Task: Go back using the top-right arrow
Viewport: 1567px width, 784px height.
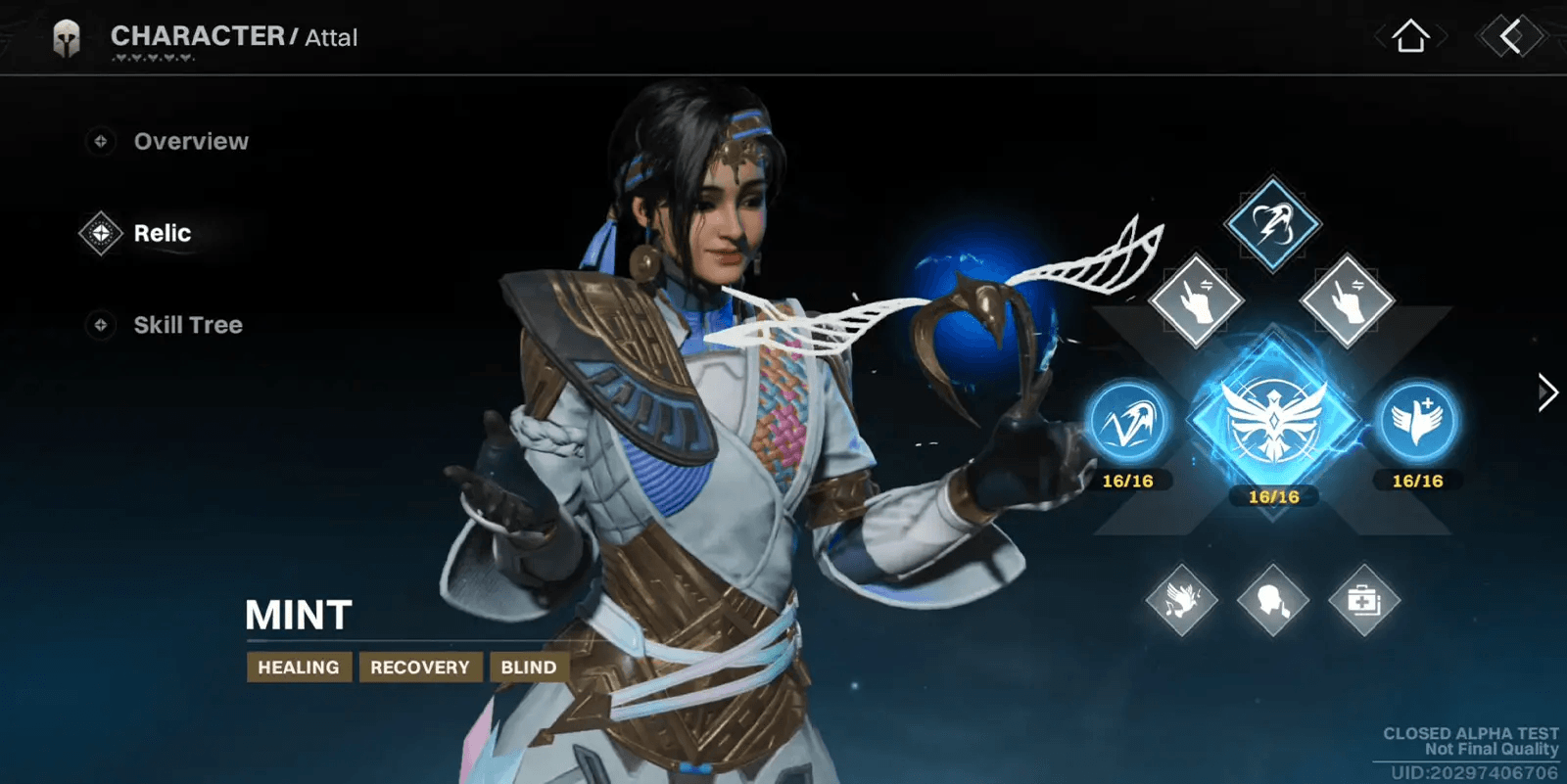Action: point(1511,37)
